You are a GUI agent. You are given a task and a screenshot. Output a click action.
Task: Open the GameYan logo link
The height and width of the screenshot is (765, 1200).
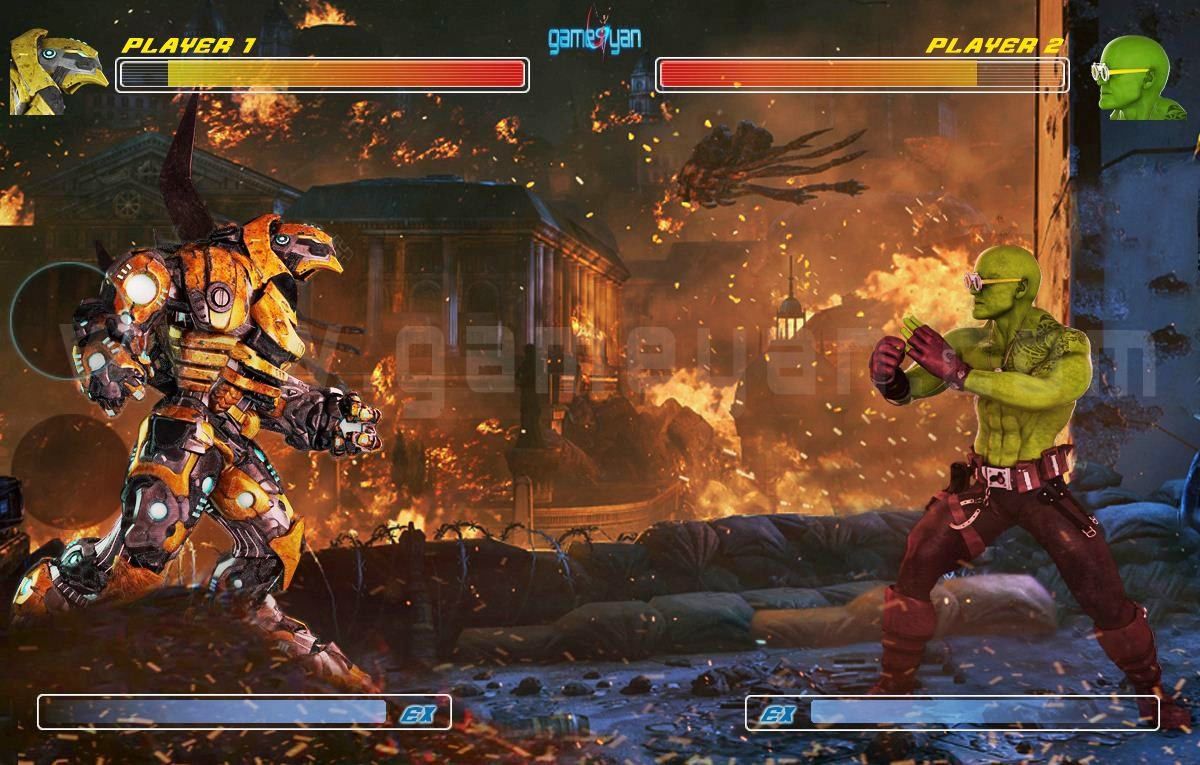point(595,38)
